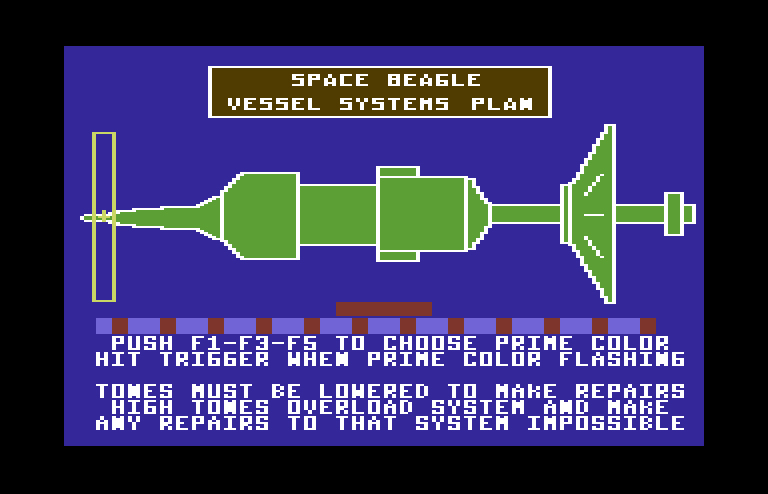Select the yellow outlined frame at the ship's nose
This screenshot has height=494, width=768.
[104, 216]
